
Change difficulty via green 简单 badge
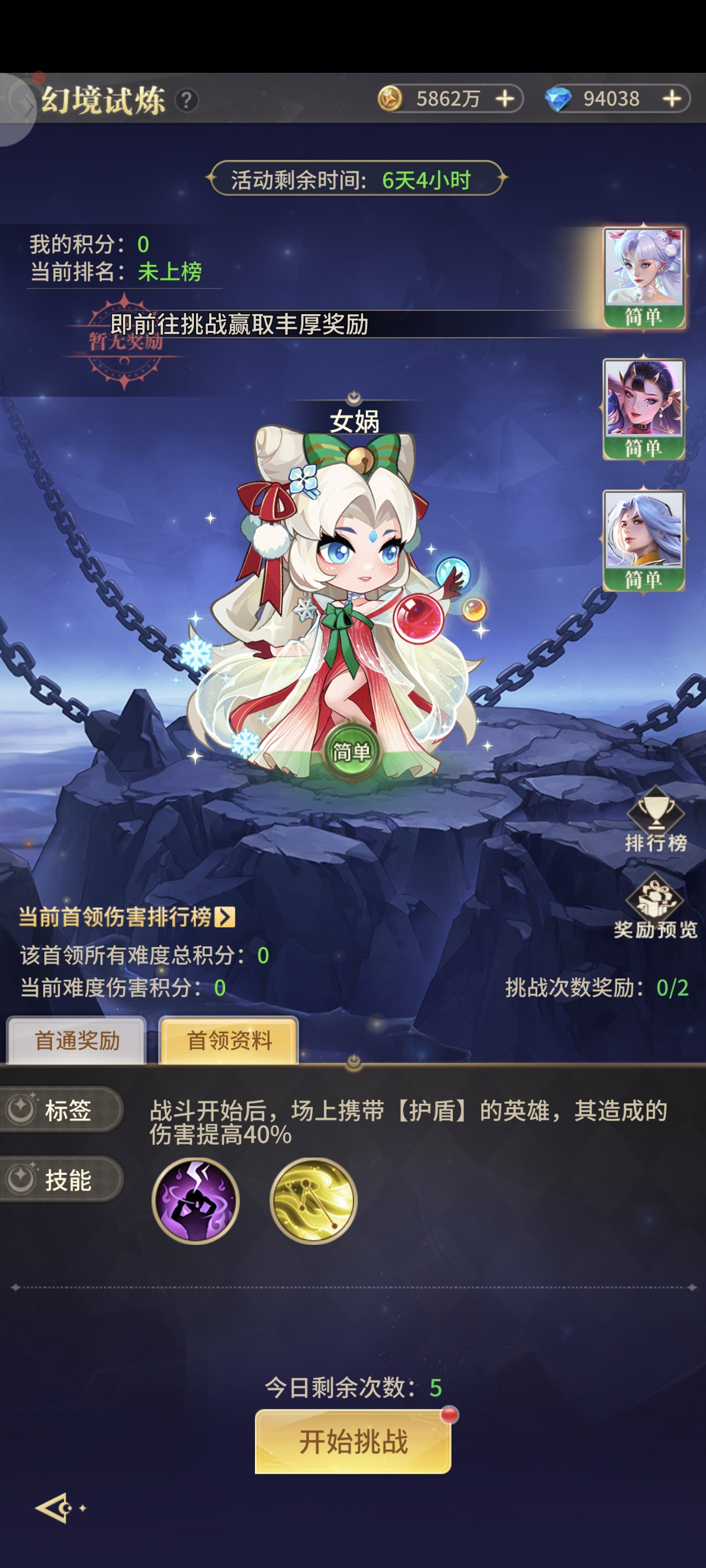[x=351, y=752]
